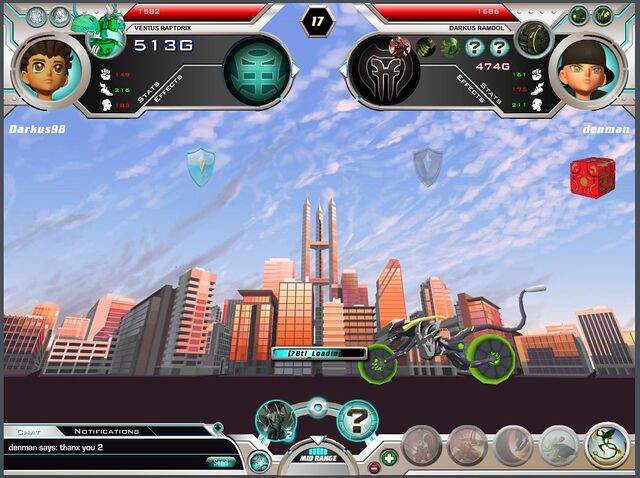Click the Mid Range selector
This screenshot has height=478, width=640.
tap(317, 457)
